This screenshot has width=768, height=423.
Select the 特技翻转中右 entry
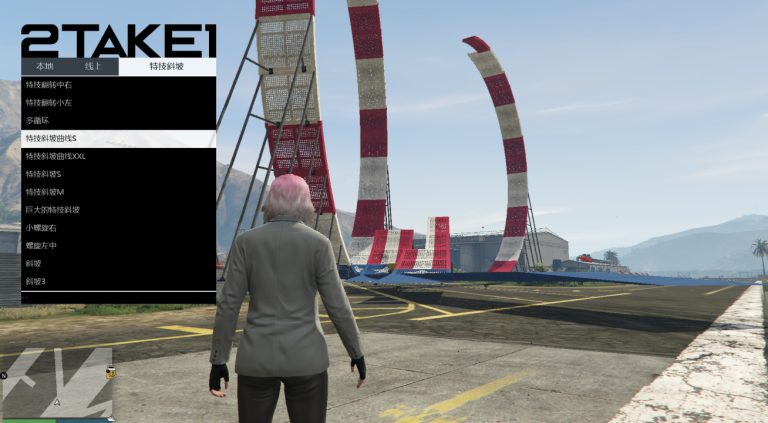pos(118,85)
